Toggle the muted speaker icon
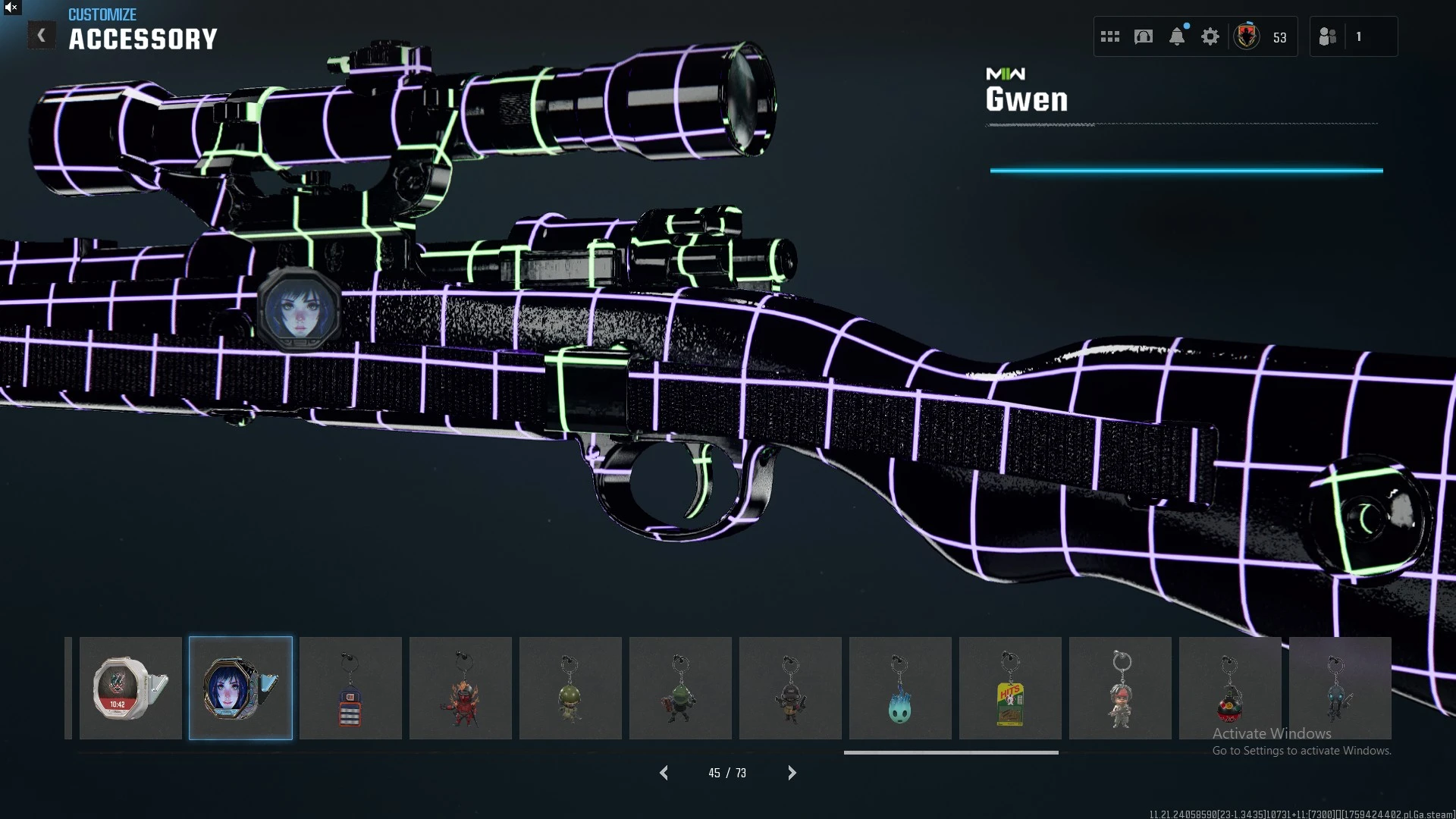 11,8
